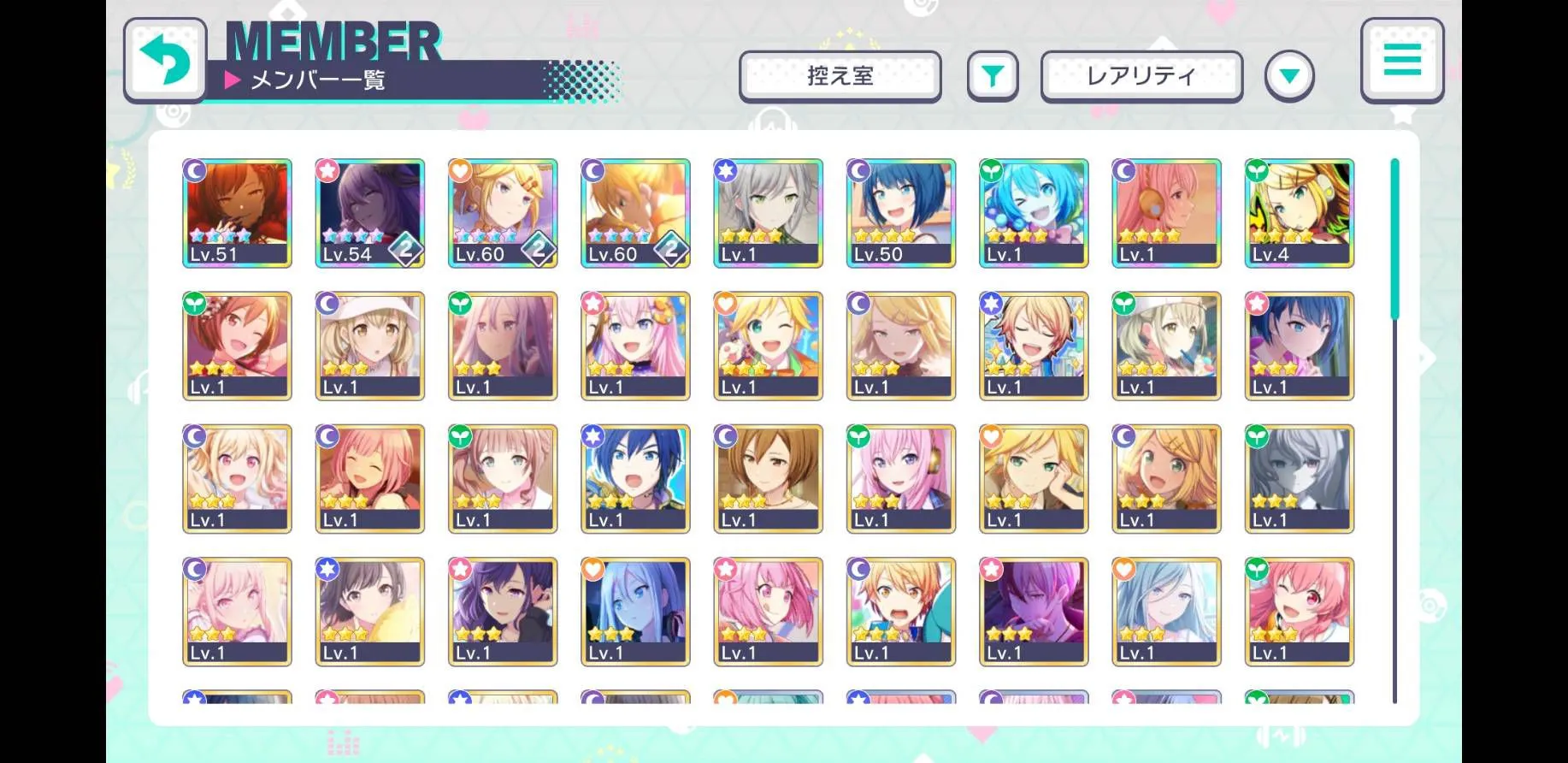Choose the Lv.60 card with heart attribute icon
This screenshot has width=1568, height=763.
pyautogui.click(x=503, y=213)
